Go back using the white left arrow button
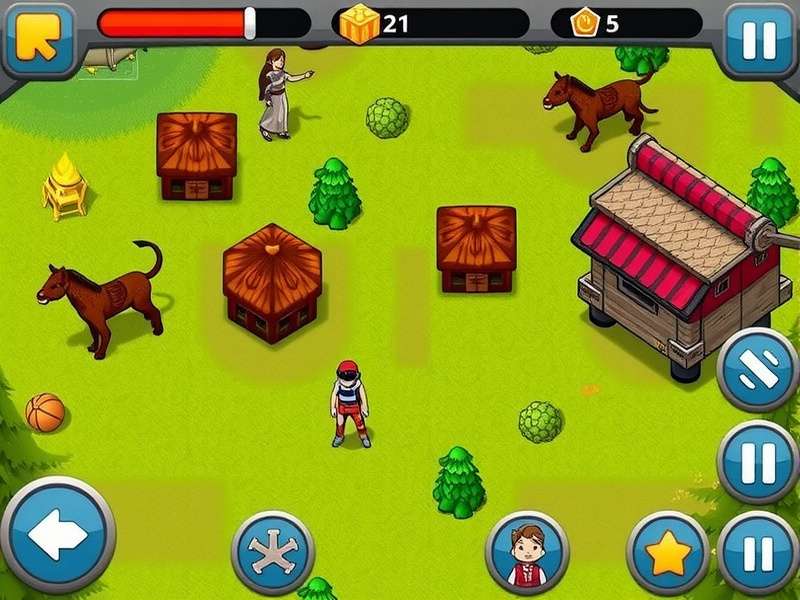 (58, 535)
